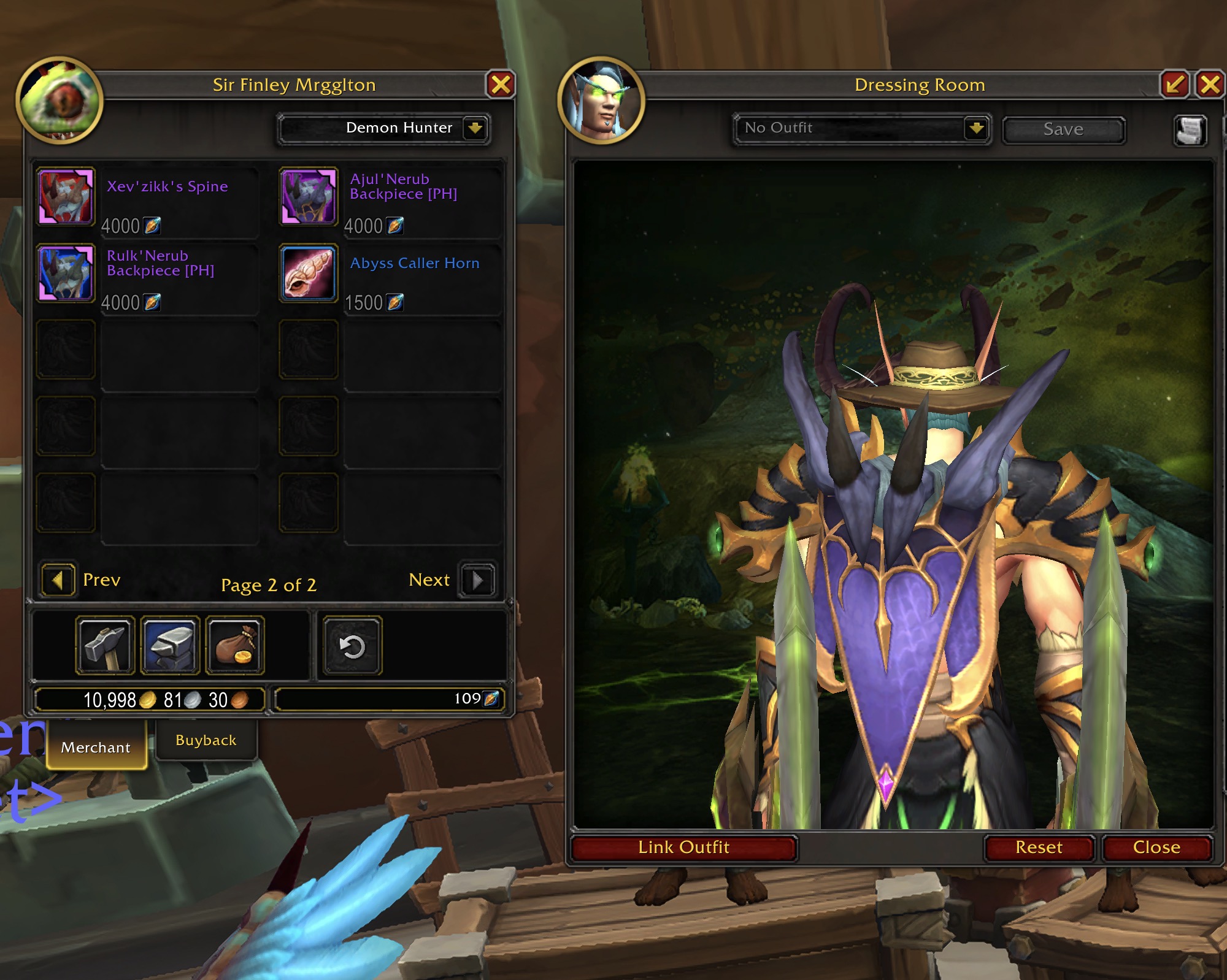Go to the previous merchant page
Viewport: 1227px width, 980px height.
58,580
